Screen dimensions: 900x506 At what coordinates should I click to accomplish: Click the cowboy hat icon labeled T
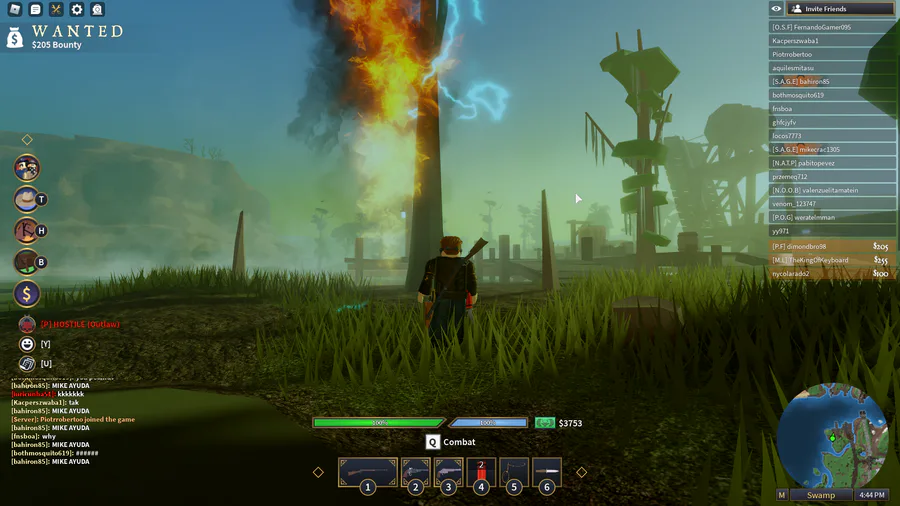pos(27,199)
